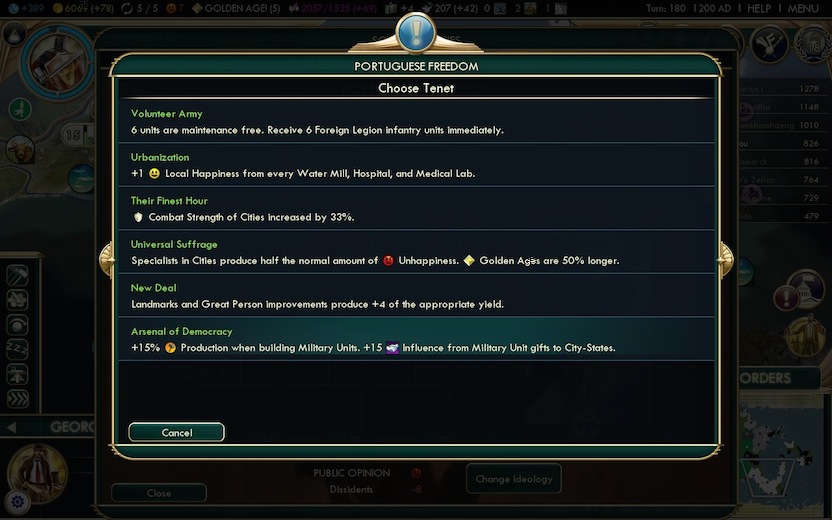
Task: Select the Urbanization tenet
Action: (416, 165)
